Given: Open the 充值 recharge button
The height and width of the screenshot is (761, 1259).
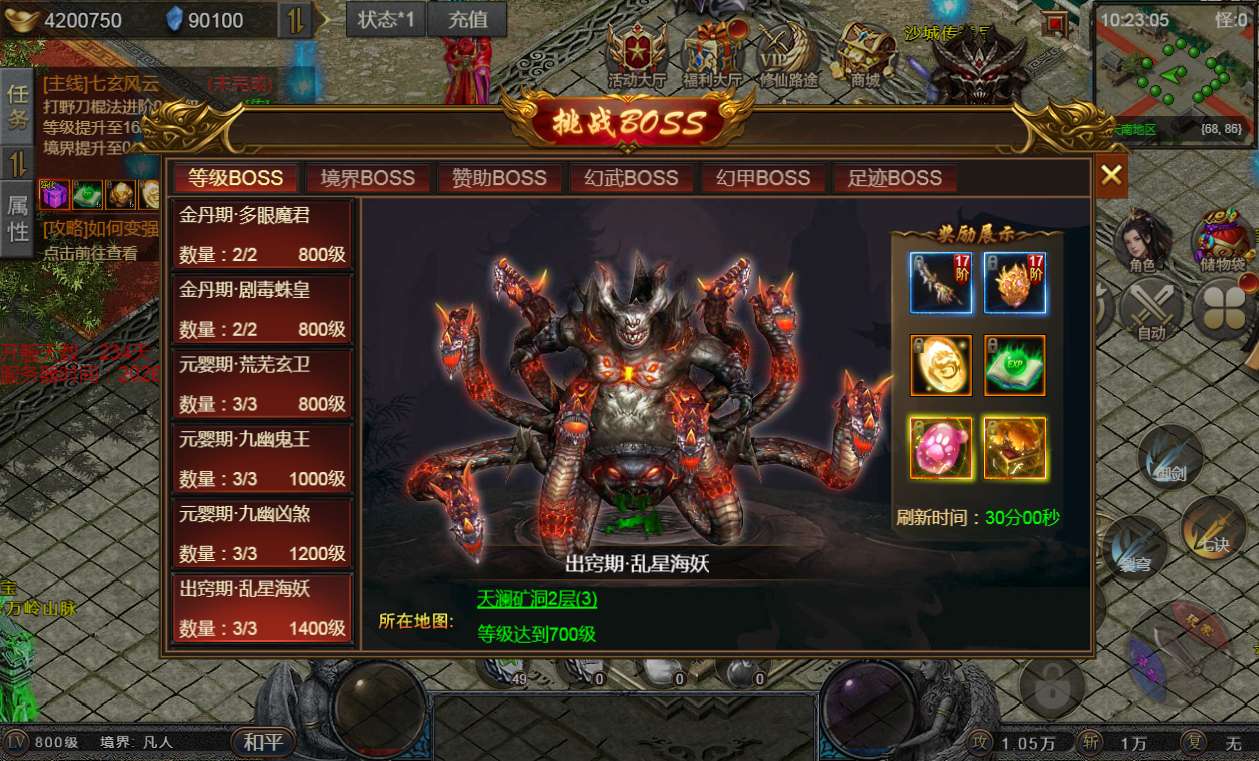Looking at the screenshot, I should coord(467,19).
